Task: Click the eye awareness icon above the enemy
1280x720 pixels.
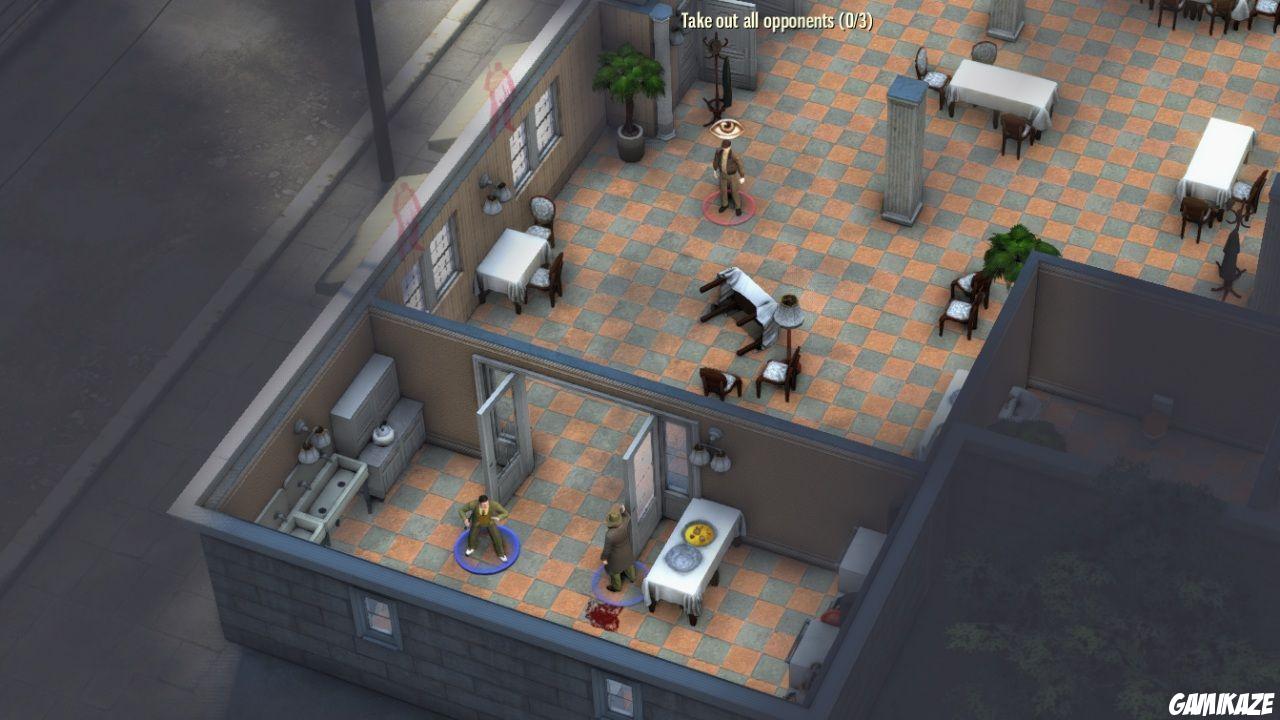Action: [x=730, y=130]
